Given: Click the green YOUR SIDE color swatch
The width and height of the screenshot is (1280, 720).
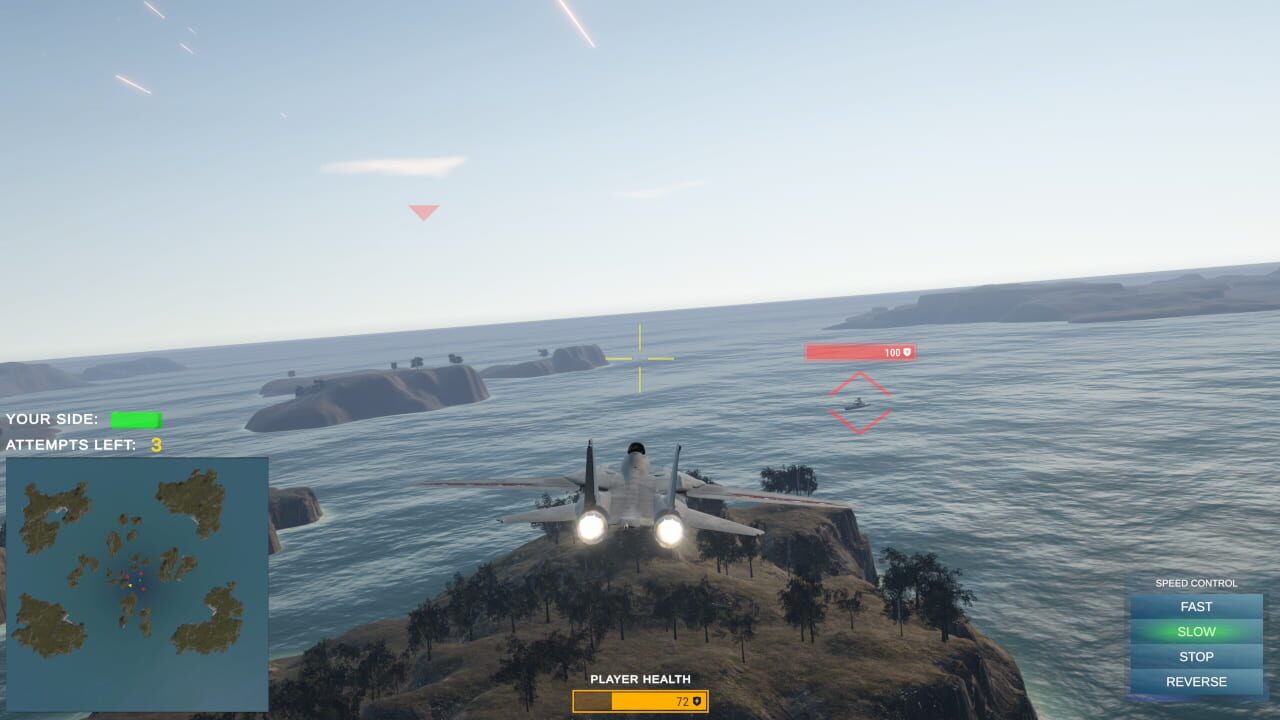Looking at the screenshot, I should (138, 418).
